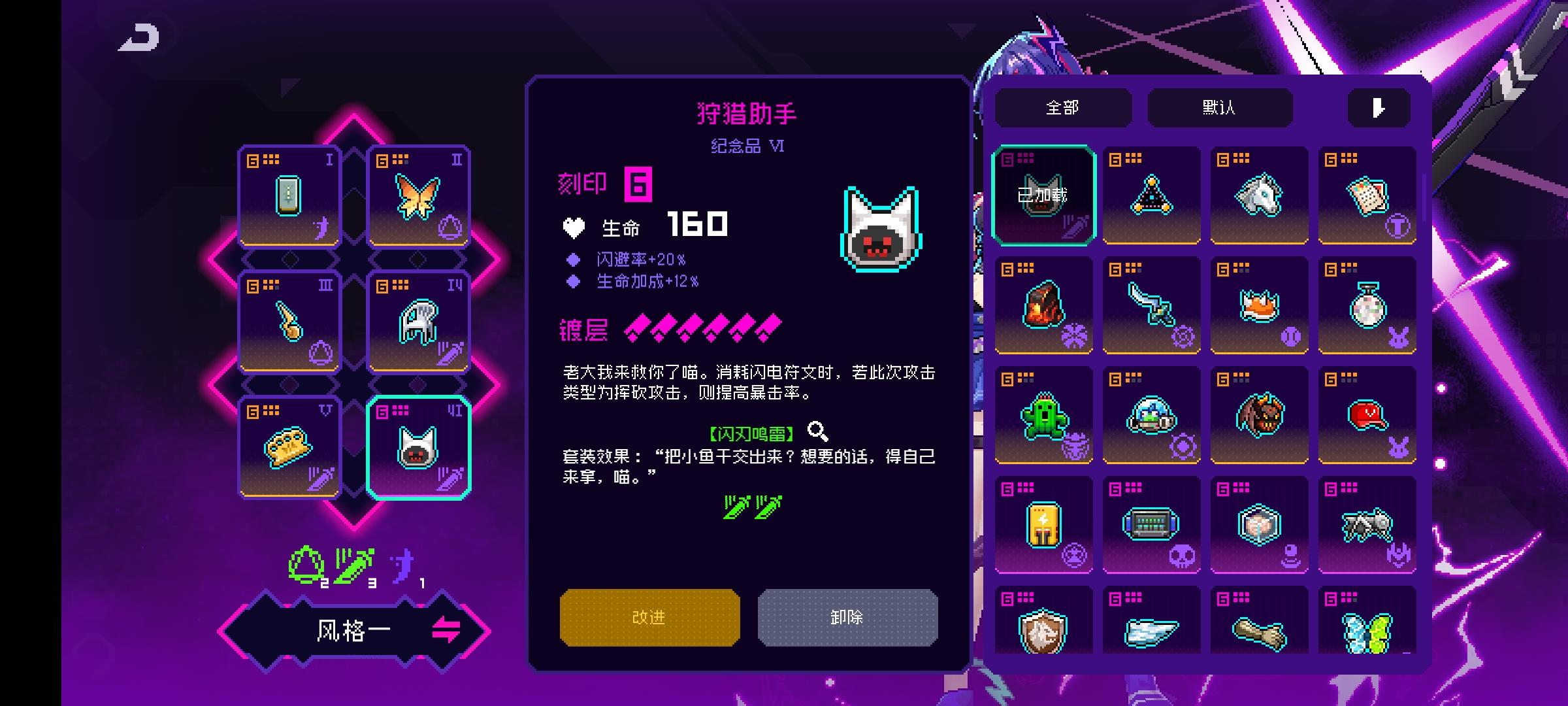
Task: Open the sort flag dropdown at top right
Action: [1379, 107]
